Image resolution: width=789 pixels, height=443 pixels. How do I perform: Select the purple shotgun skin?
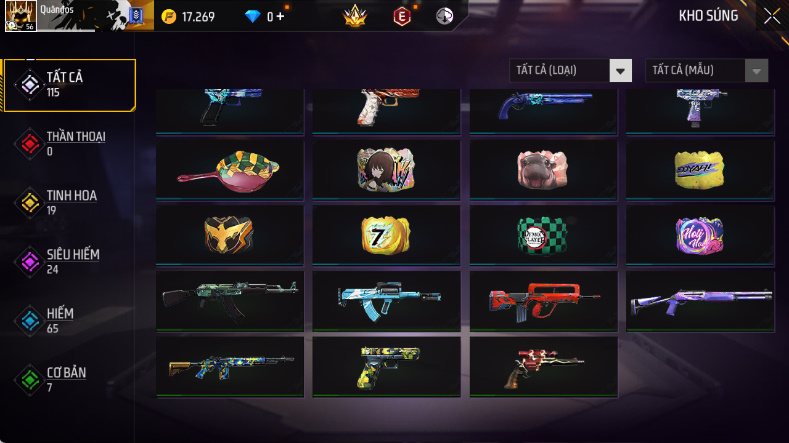[700, 299]
